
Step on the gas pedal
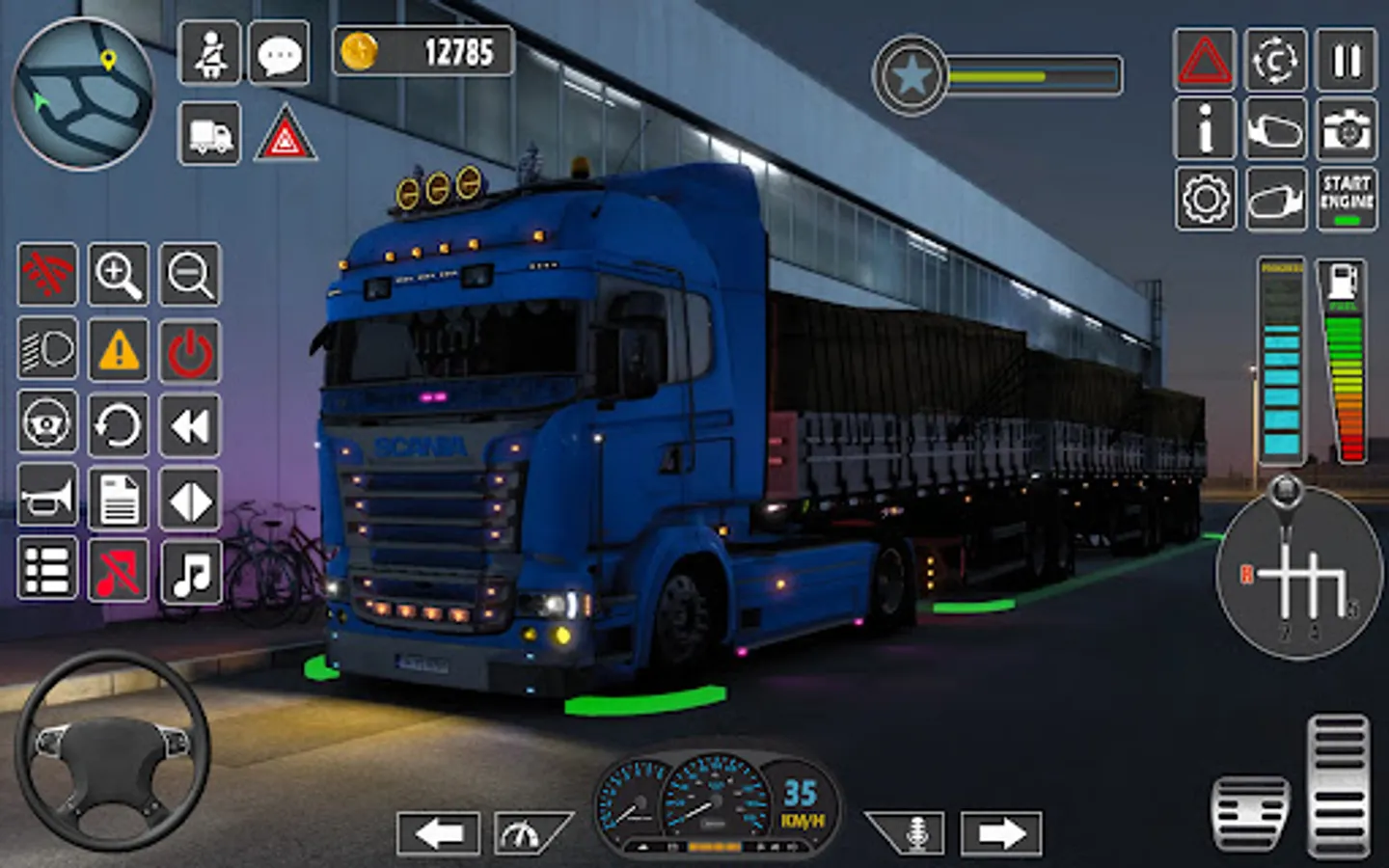(1337, 785)
